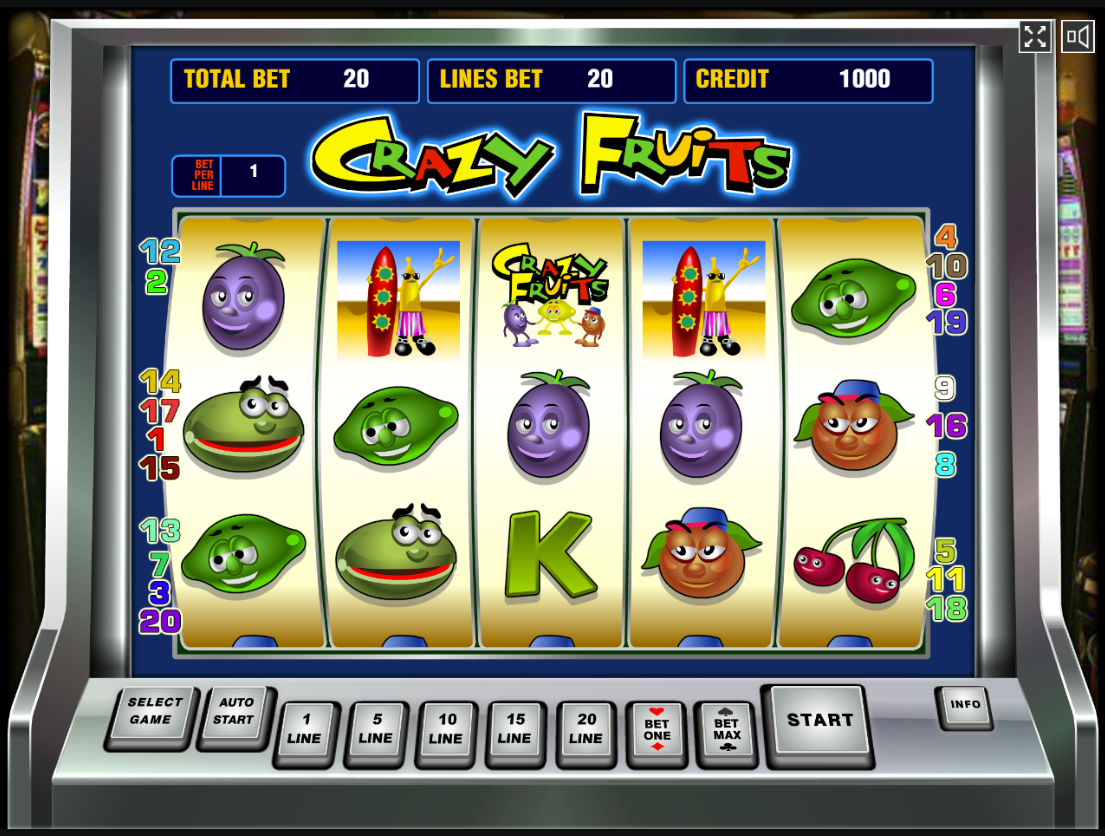Screen dimensions: 1105x836
Task: Click the Bet One button
Action: coord(657,730)
